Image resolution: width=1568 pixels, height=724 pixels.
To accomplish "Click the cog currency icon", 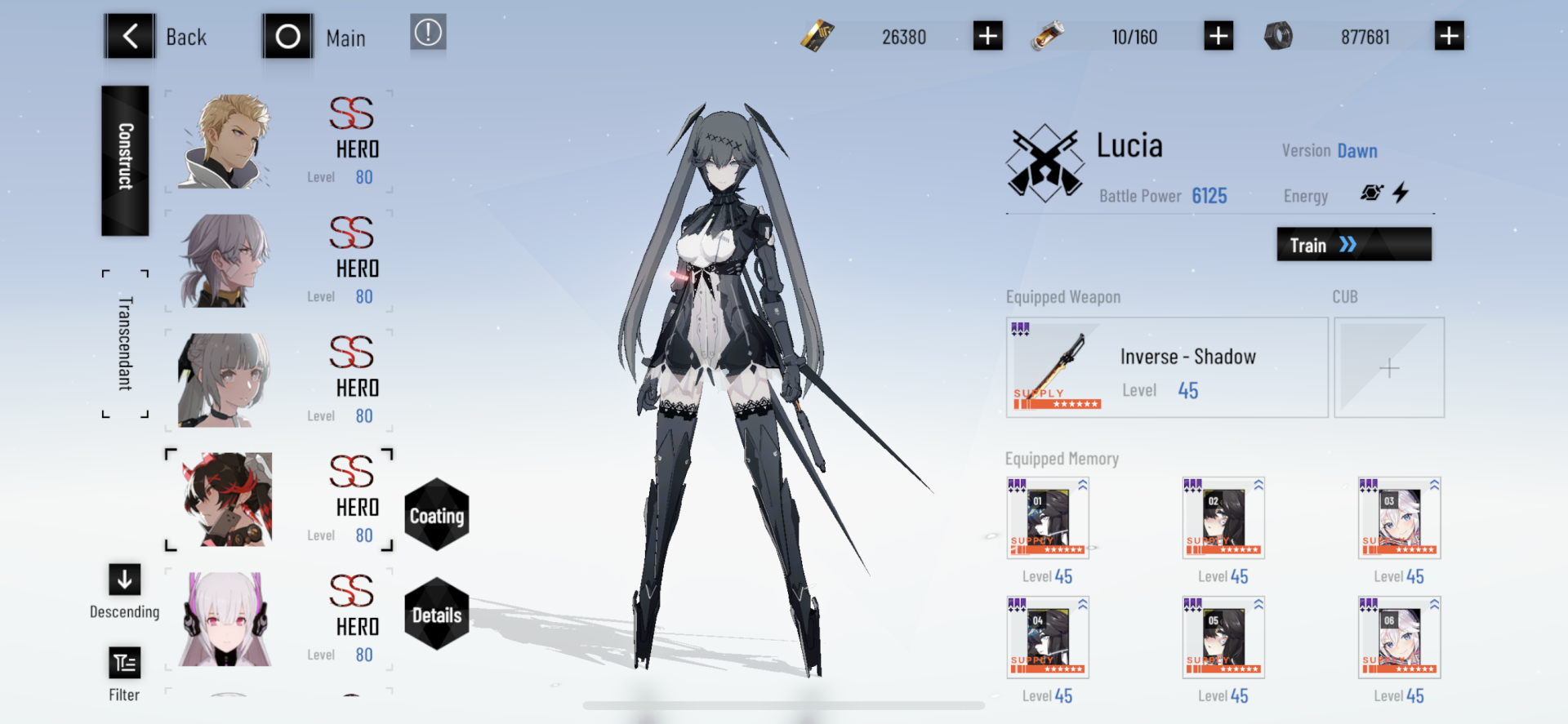I will click(1280, 36).
